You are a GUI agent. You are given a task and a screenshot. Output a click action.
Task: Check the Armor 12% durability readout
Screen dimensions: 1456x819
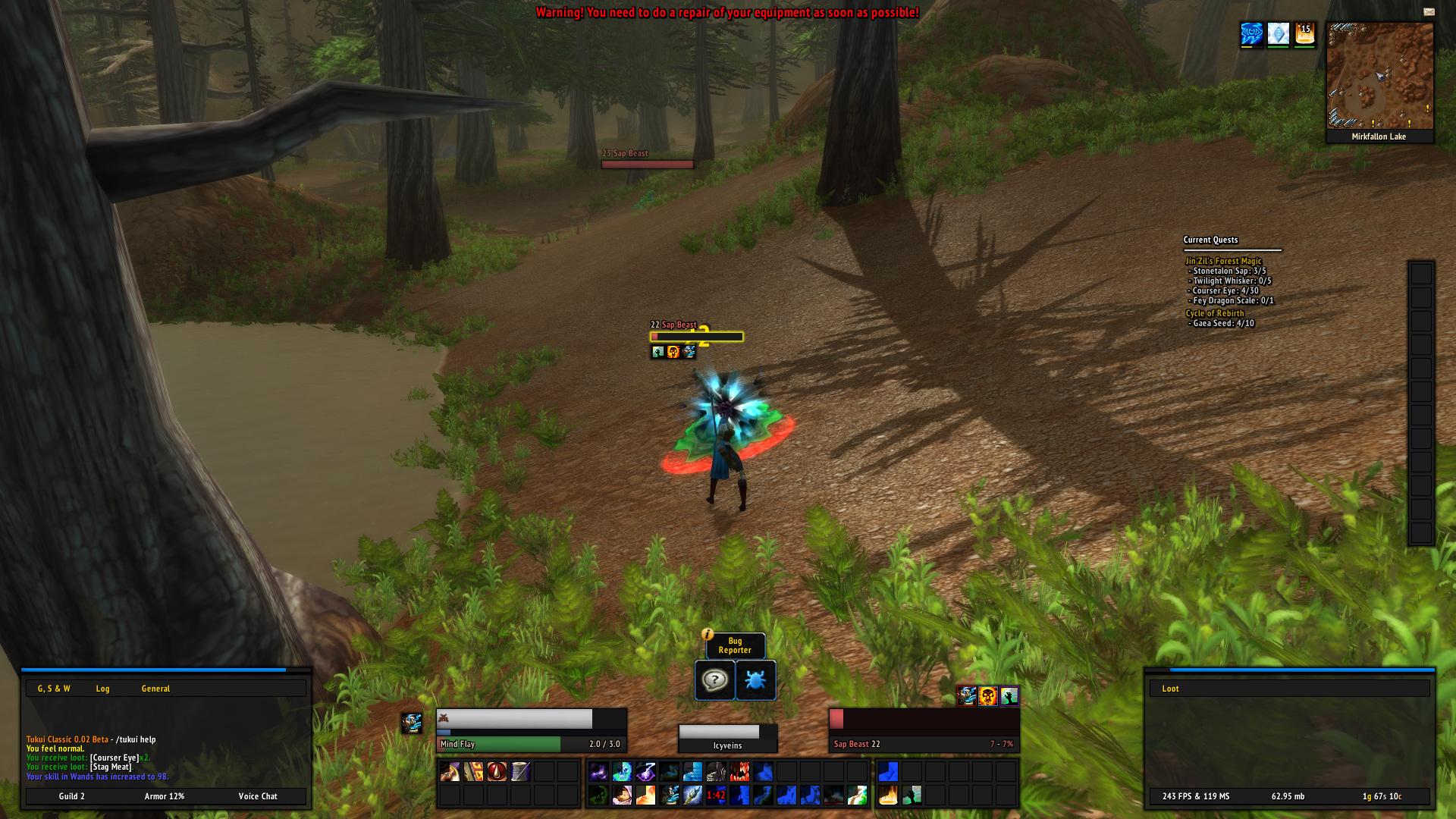[x=165, y=796]
